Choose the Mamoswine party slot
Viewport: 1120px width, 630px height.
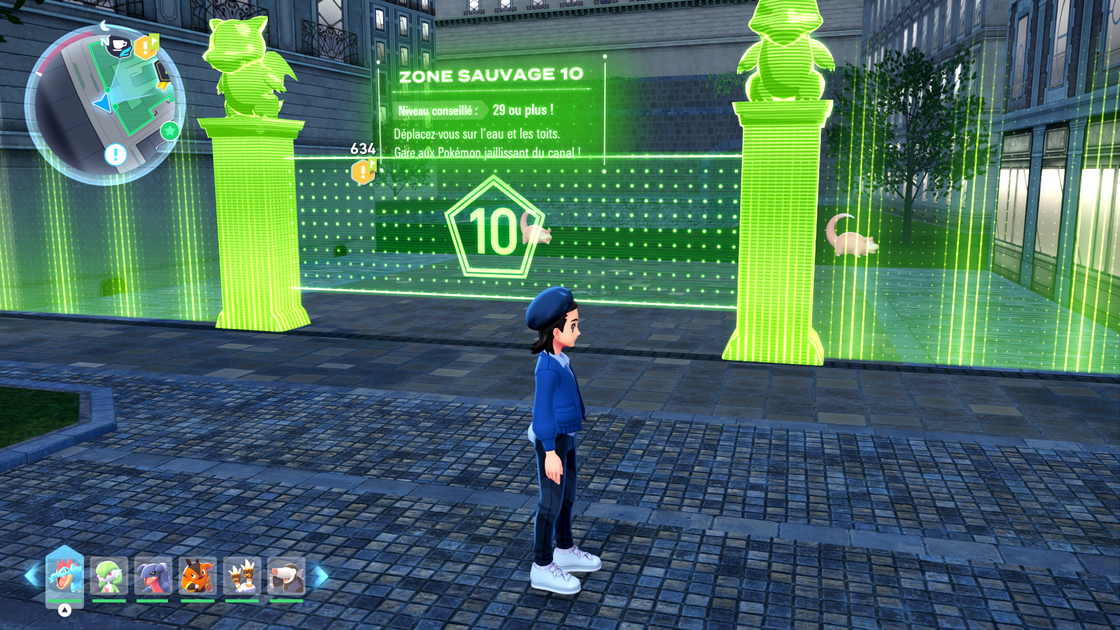click(286, 577)
